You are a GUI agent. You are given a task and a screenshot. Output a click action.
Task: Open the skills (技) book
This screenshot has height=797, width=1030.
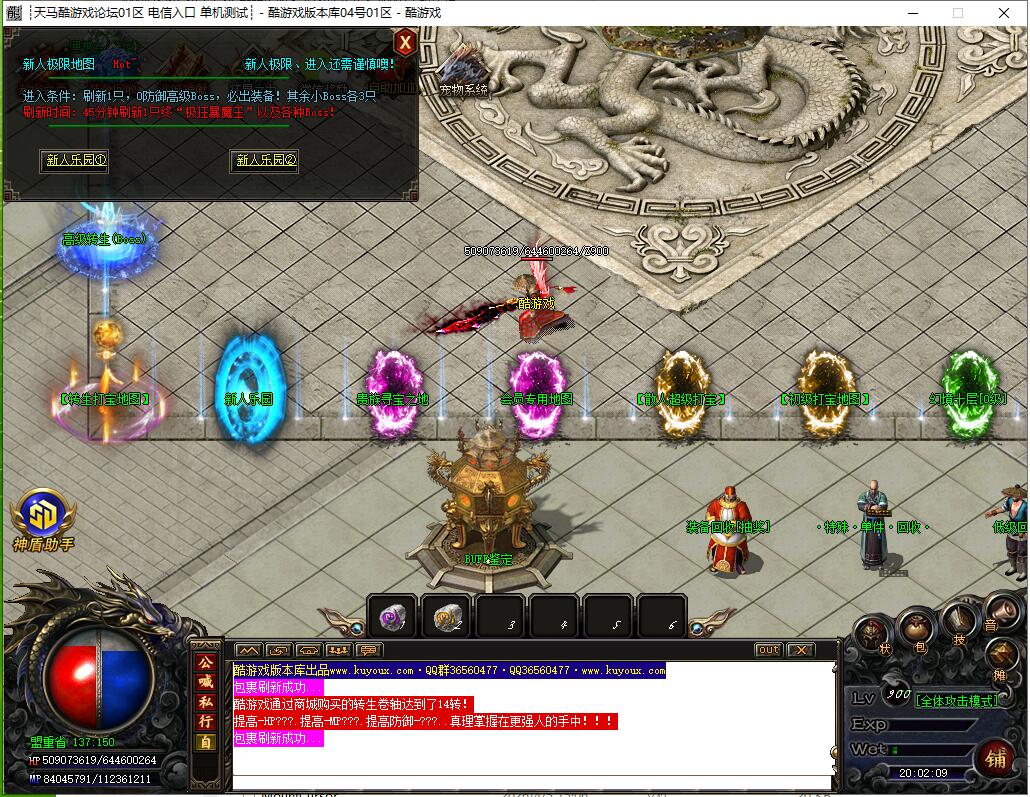click(x=959, y=624)
